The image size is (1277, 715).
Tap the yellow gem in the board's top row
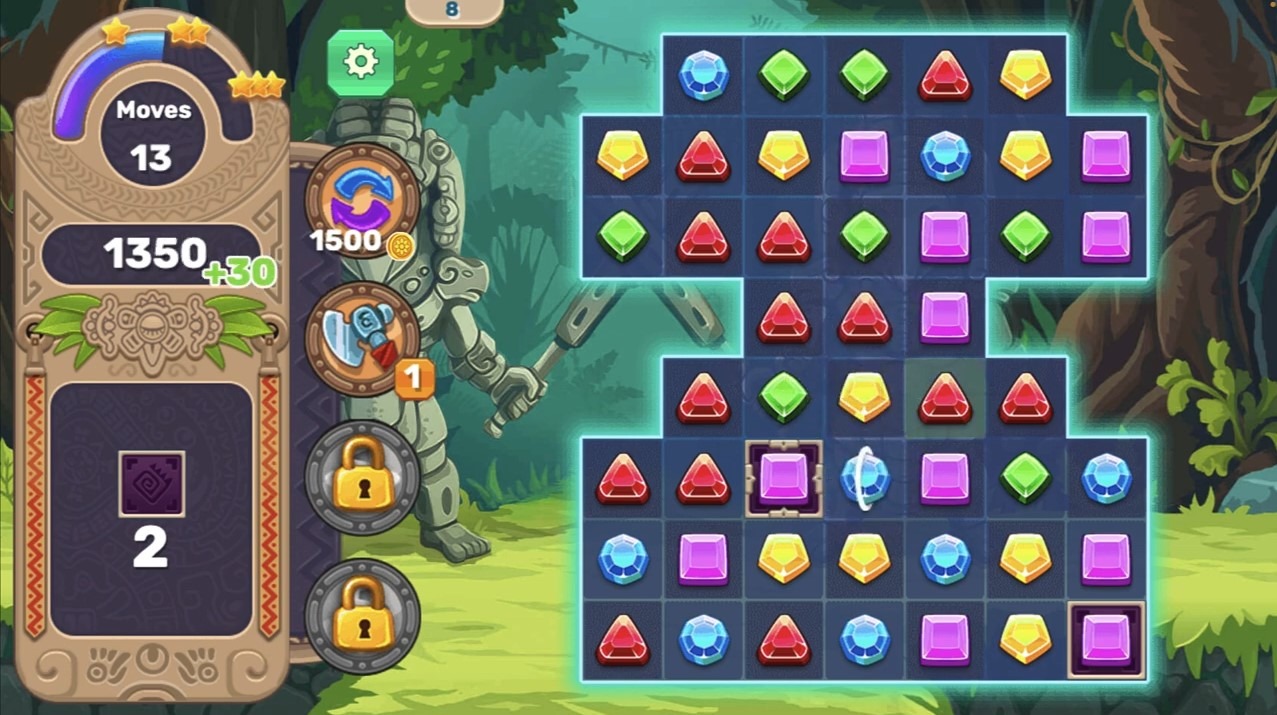(x=1025, y=75)
